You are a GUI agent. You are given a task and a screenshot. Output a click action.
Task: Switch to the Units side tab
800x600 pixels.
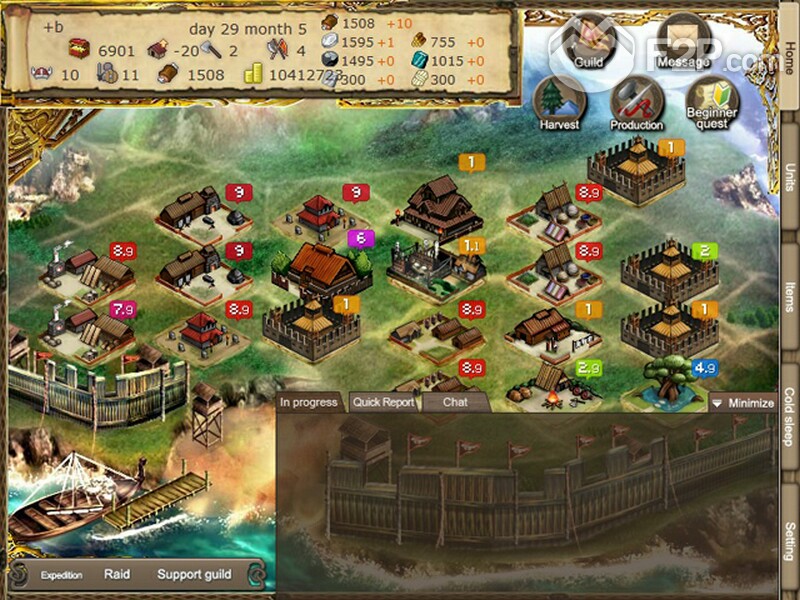789,185
